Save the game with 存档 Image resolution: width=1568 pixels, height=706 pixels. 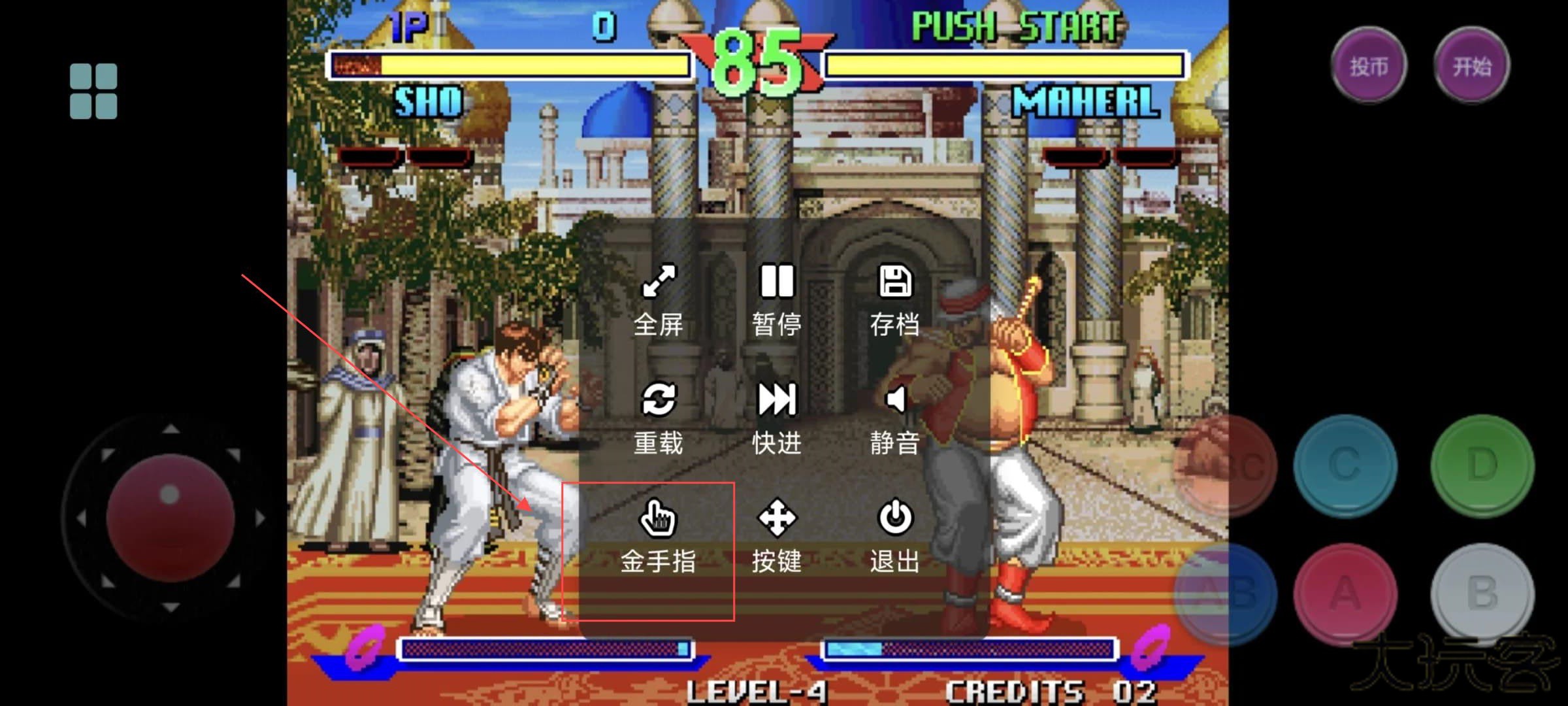(x=895, y=300)
